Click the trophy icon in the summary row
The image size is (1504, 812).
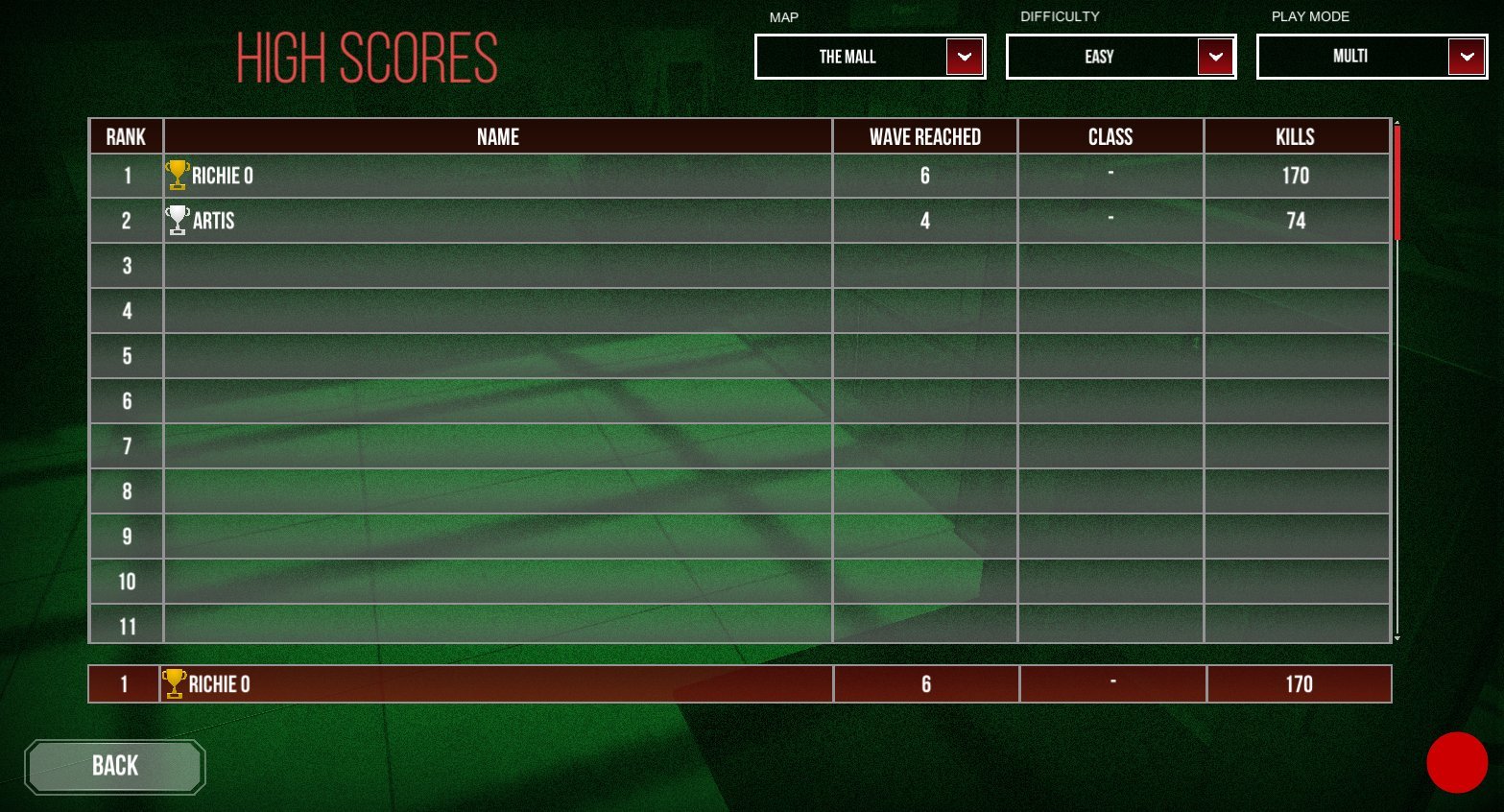click(x=175, y=683)
